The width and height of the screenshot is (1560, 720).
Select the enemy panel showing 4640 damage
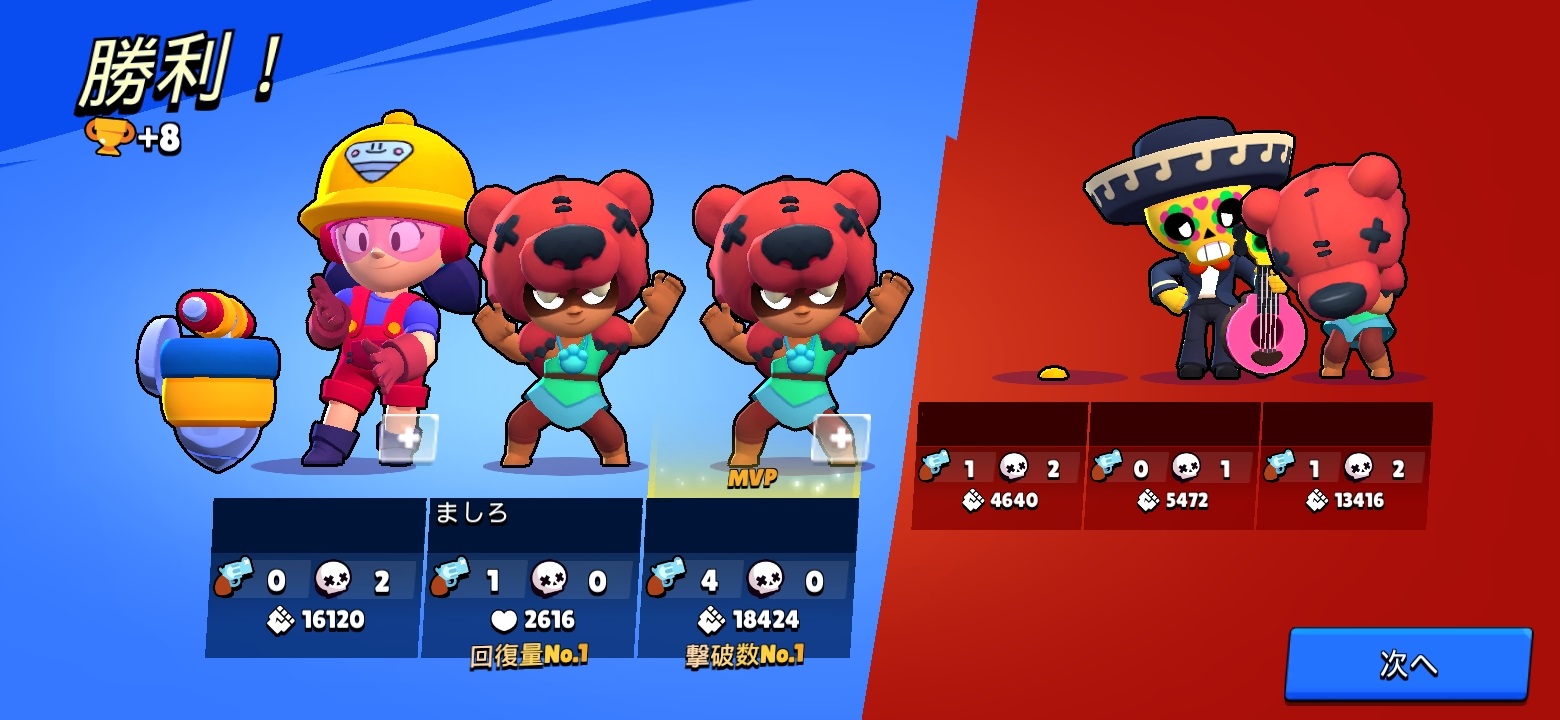tap(1000, 465)
